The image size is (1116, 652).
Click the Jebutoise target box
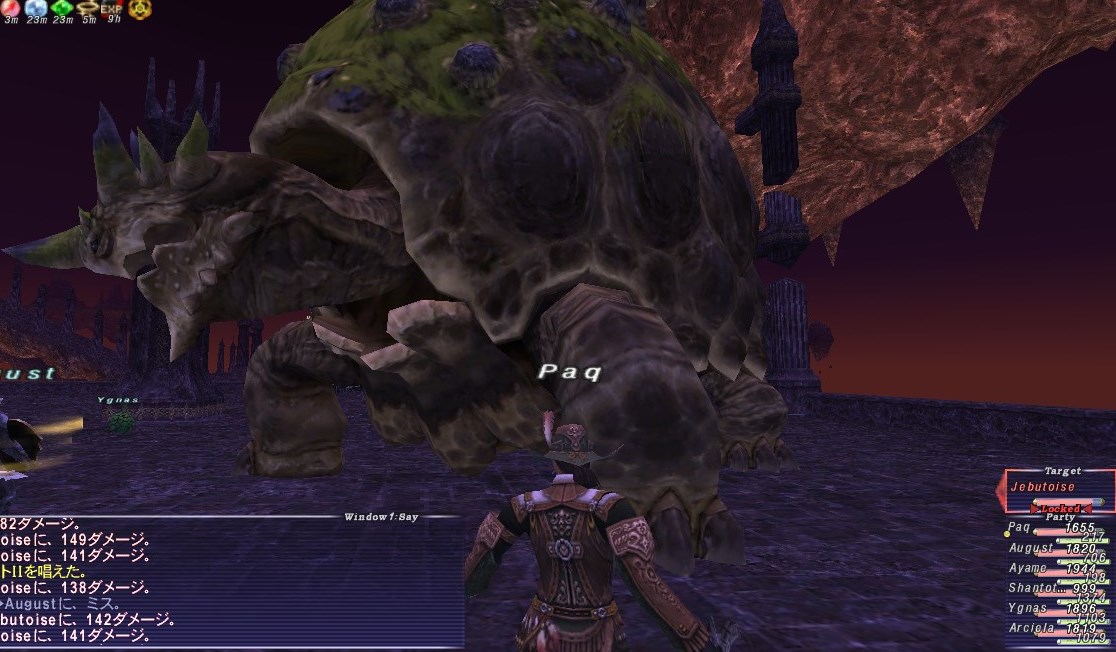[1057, 487]
